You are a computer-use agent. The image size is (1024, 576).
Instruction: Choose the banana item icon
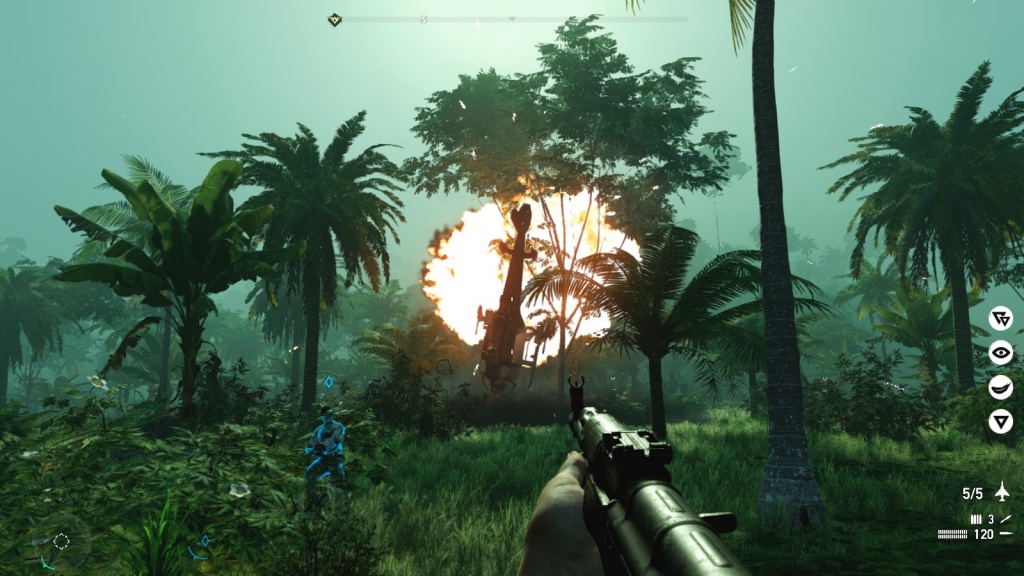point(1000,387)
